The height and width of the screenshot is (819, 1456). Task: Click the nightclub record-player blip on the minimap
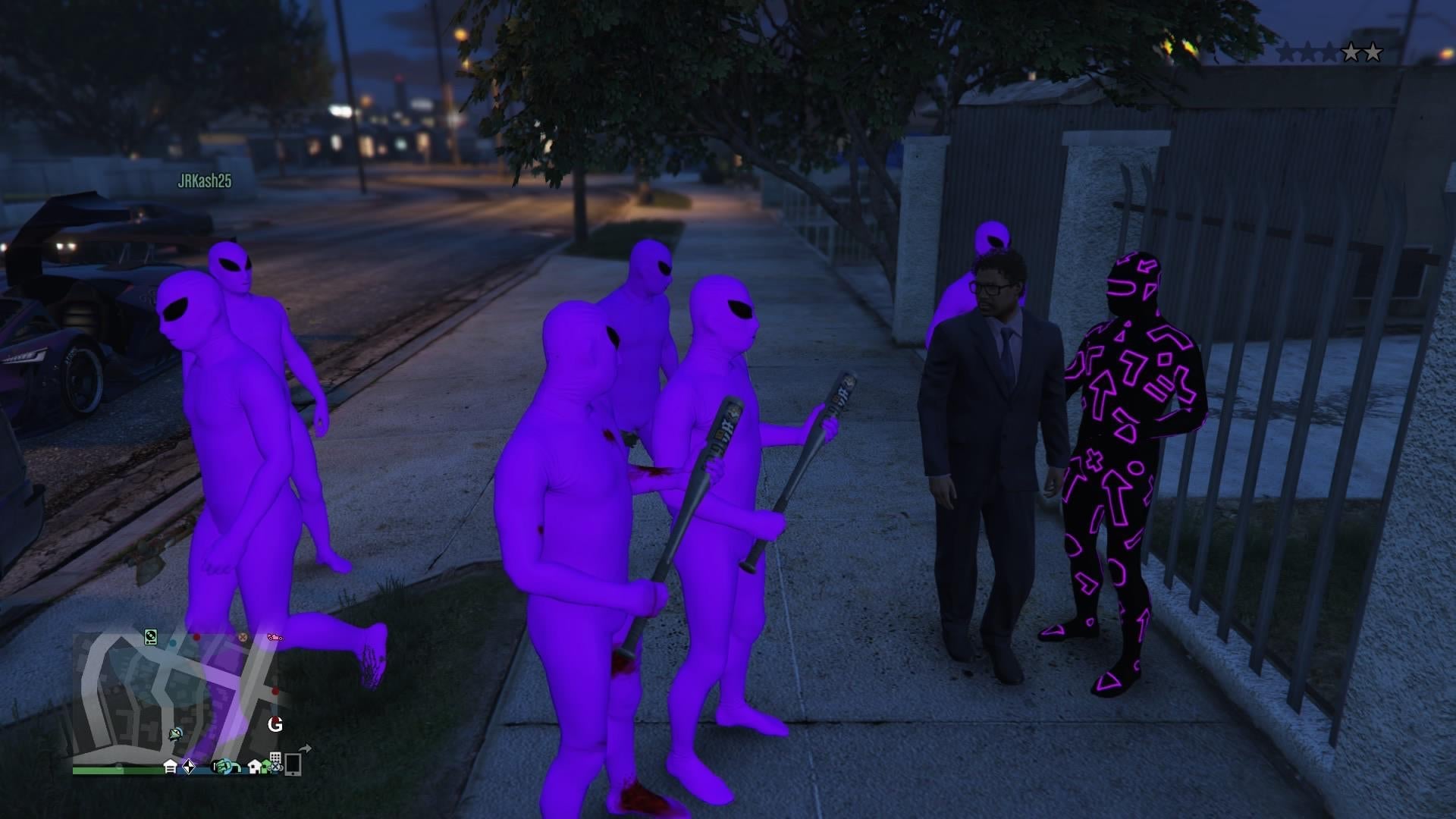[150, 639]
